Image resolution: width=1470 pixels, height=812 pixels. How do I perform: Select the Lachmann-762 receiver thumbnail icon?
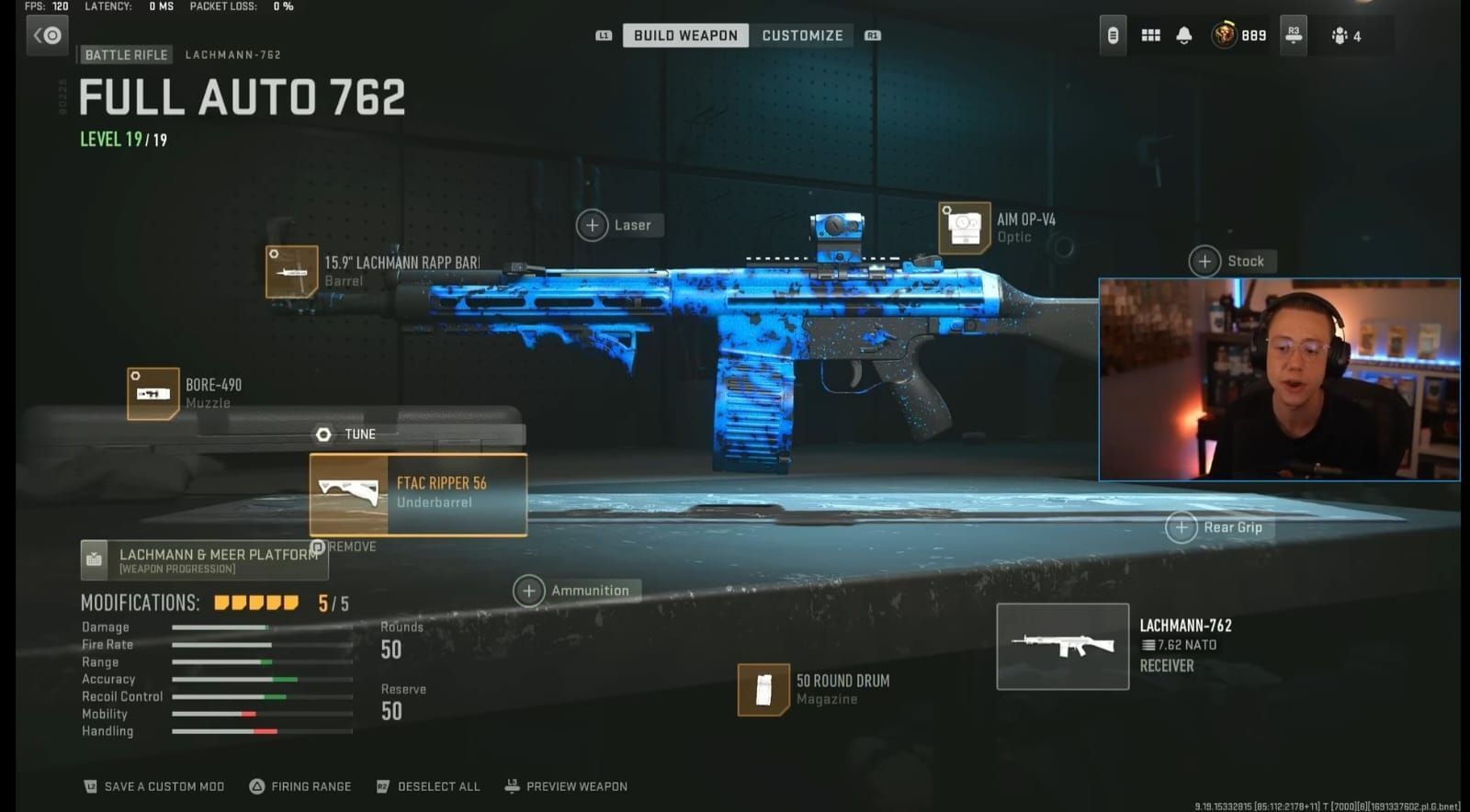(x=1061, y=646)
